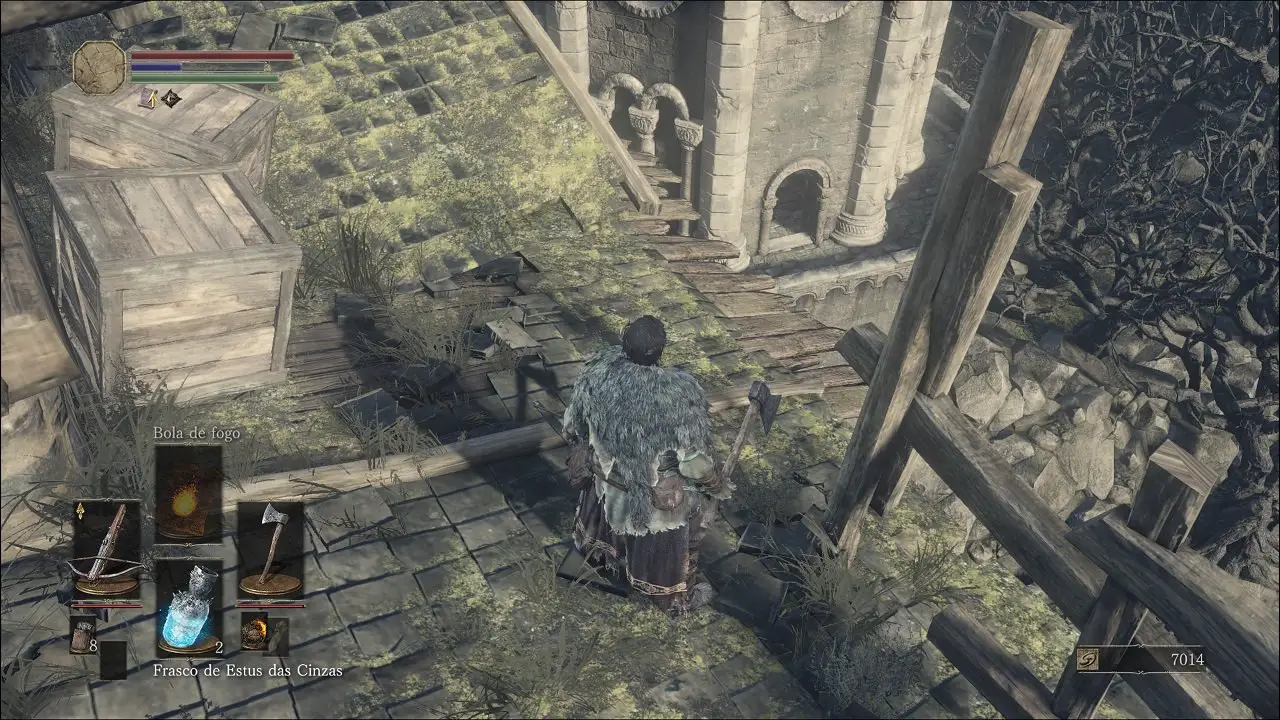The width and height of the screenshot is (1280, 720).
Task: Click the bolt ammo slot showing 8
Action: tap(83, 634)
